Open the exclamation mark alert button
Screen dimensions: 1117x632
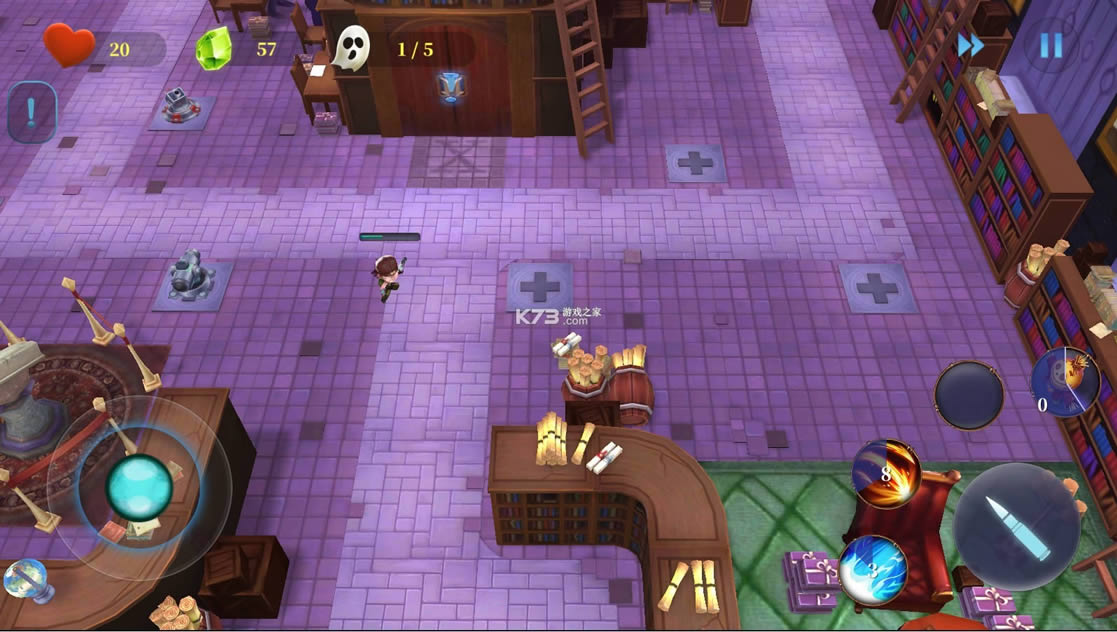tap(31, 112)
